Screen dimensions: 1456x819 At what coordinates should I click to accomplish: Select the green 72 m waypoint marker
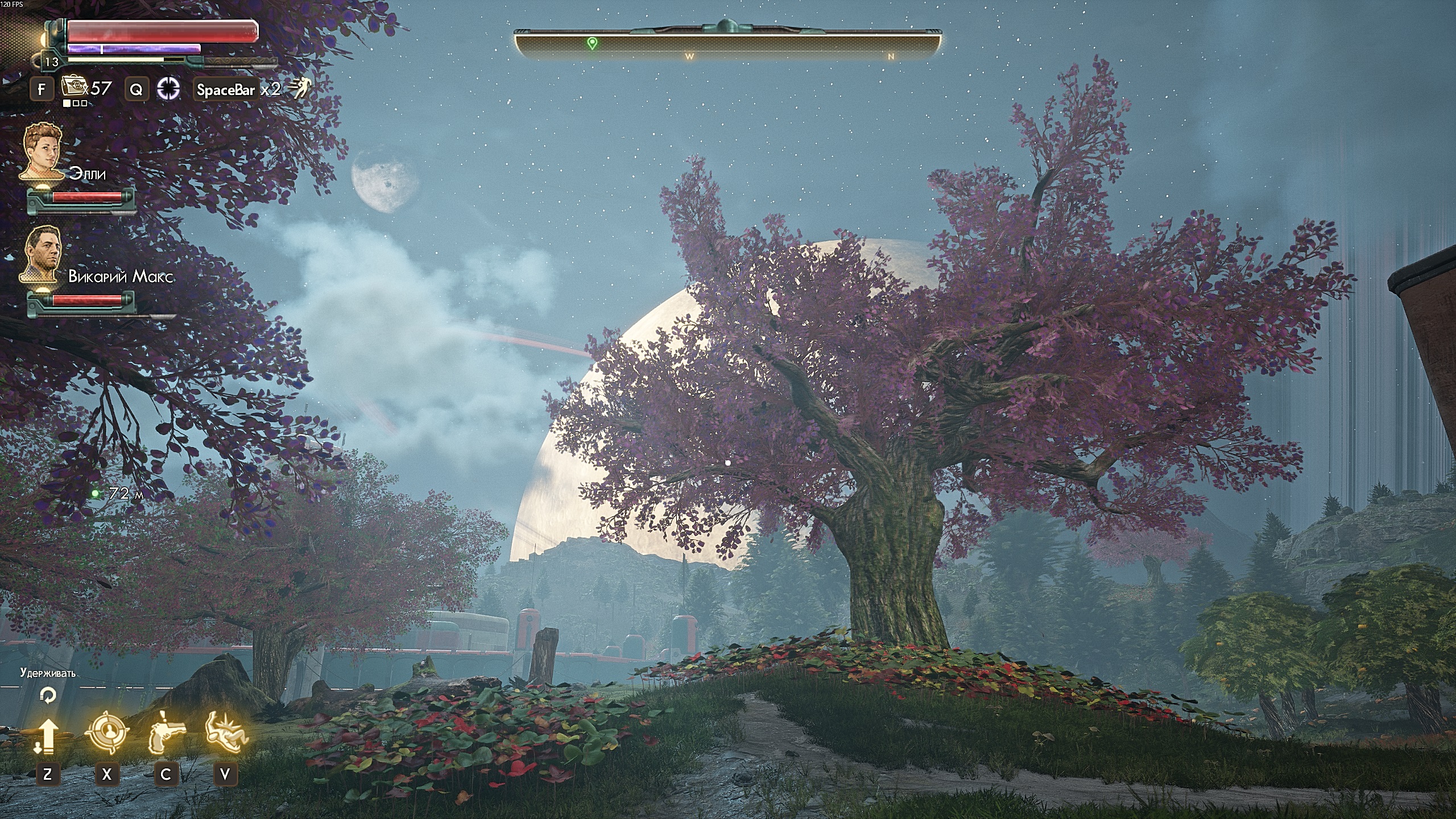(96, 494)
